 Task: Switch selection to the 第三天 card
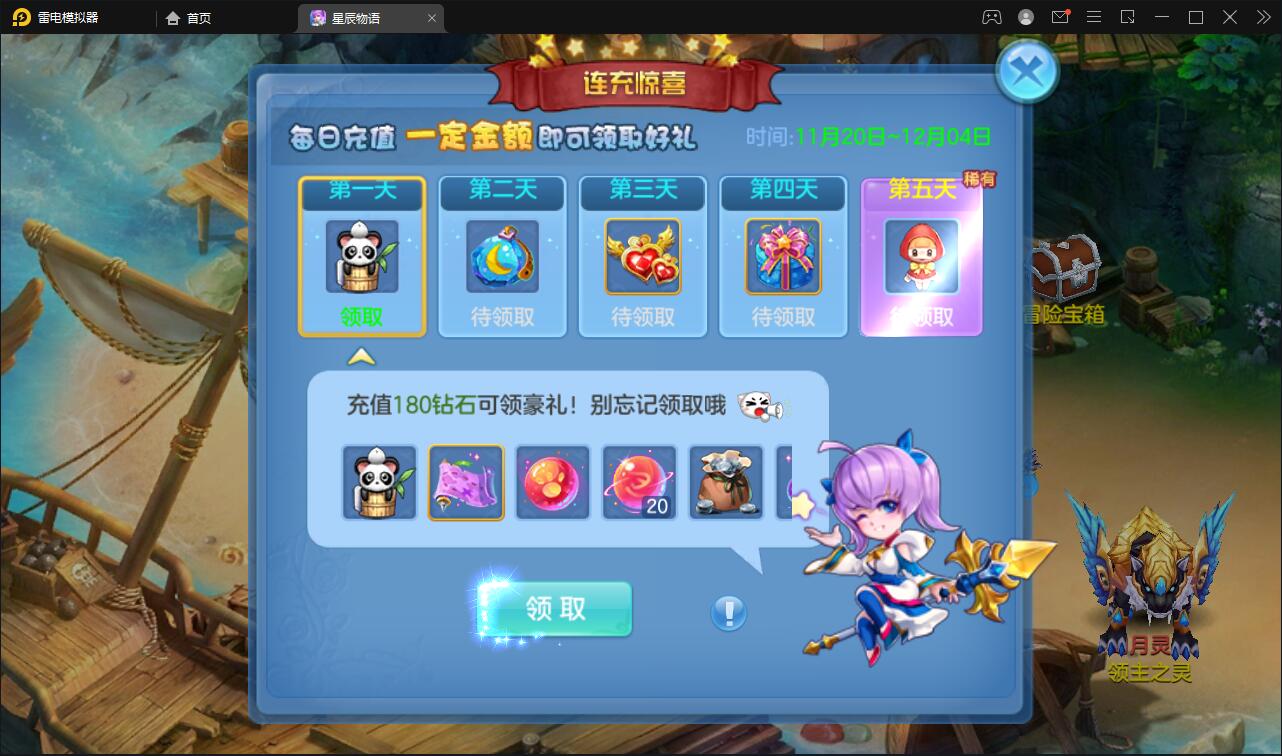click(642, 255)
